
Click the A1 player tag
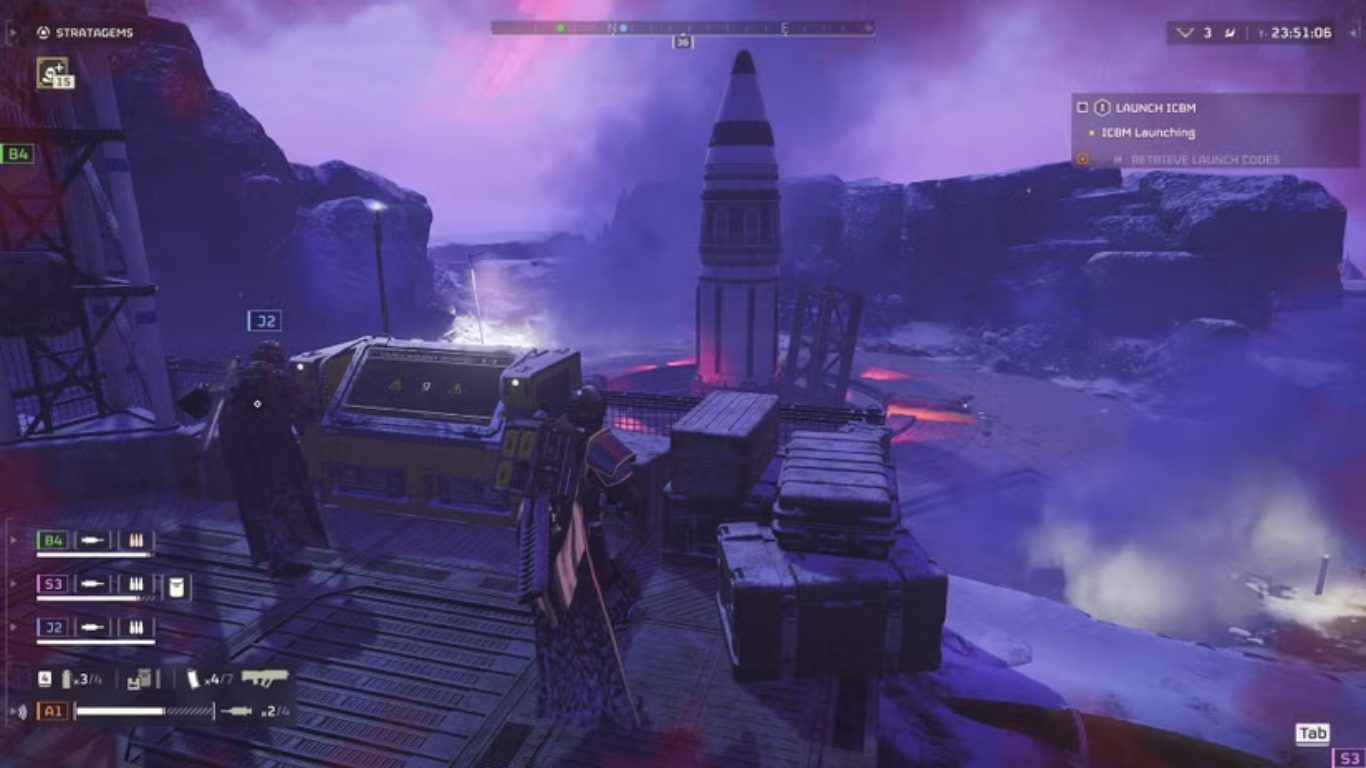click(52, 711)
